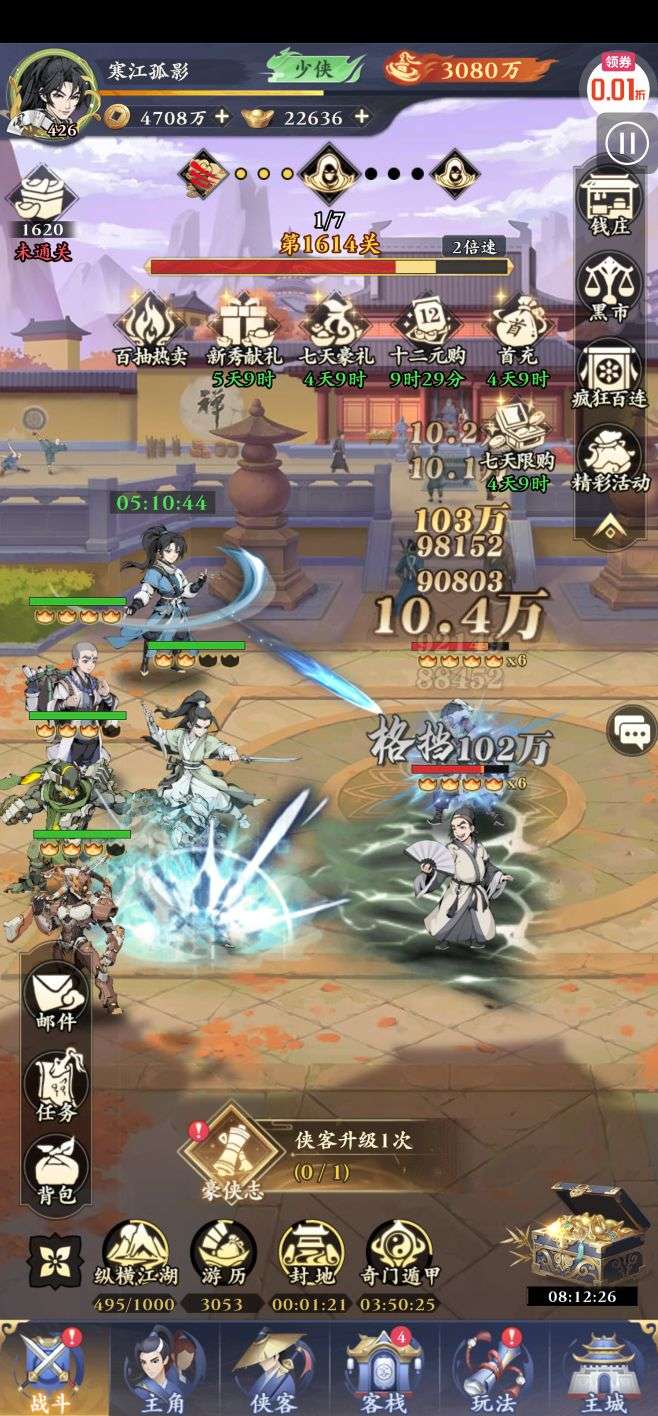Go to the 主城 main city tab
The image size is (658, 1416).
click(x=602, y=1369)
